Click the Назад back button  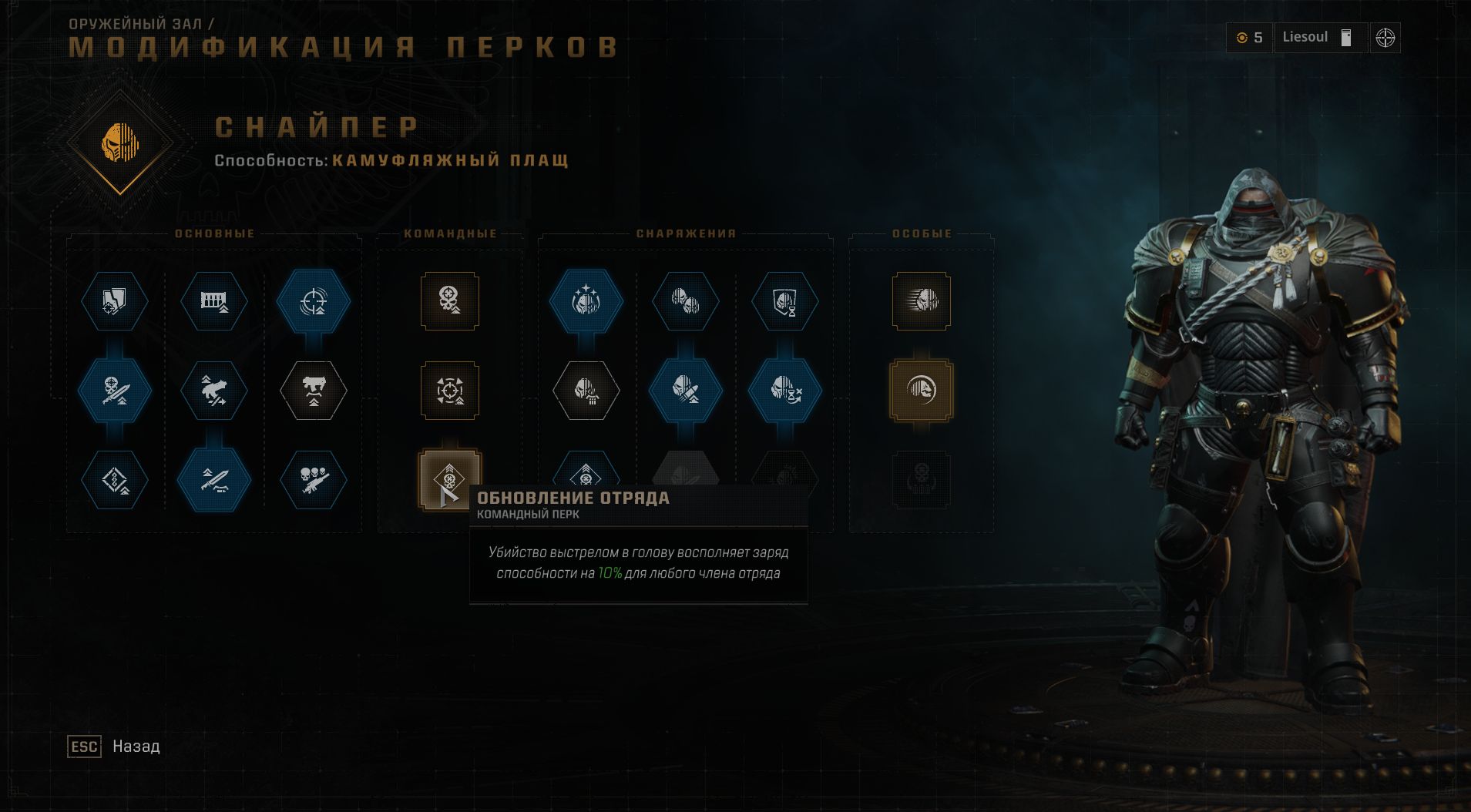(x=112, y=747)
